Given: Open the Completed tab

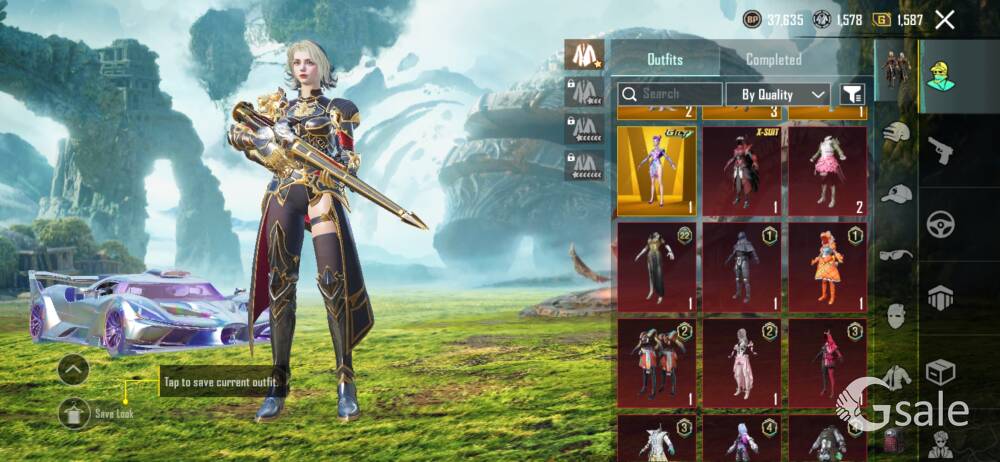Looking at the screenshot, I should (773, 59).
